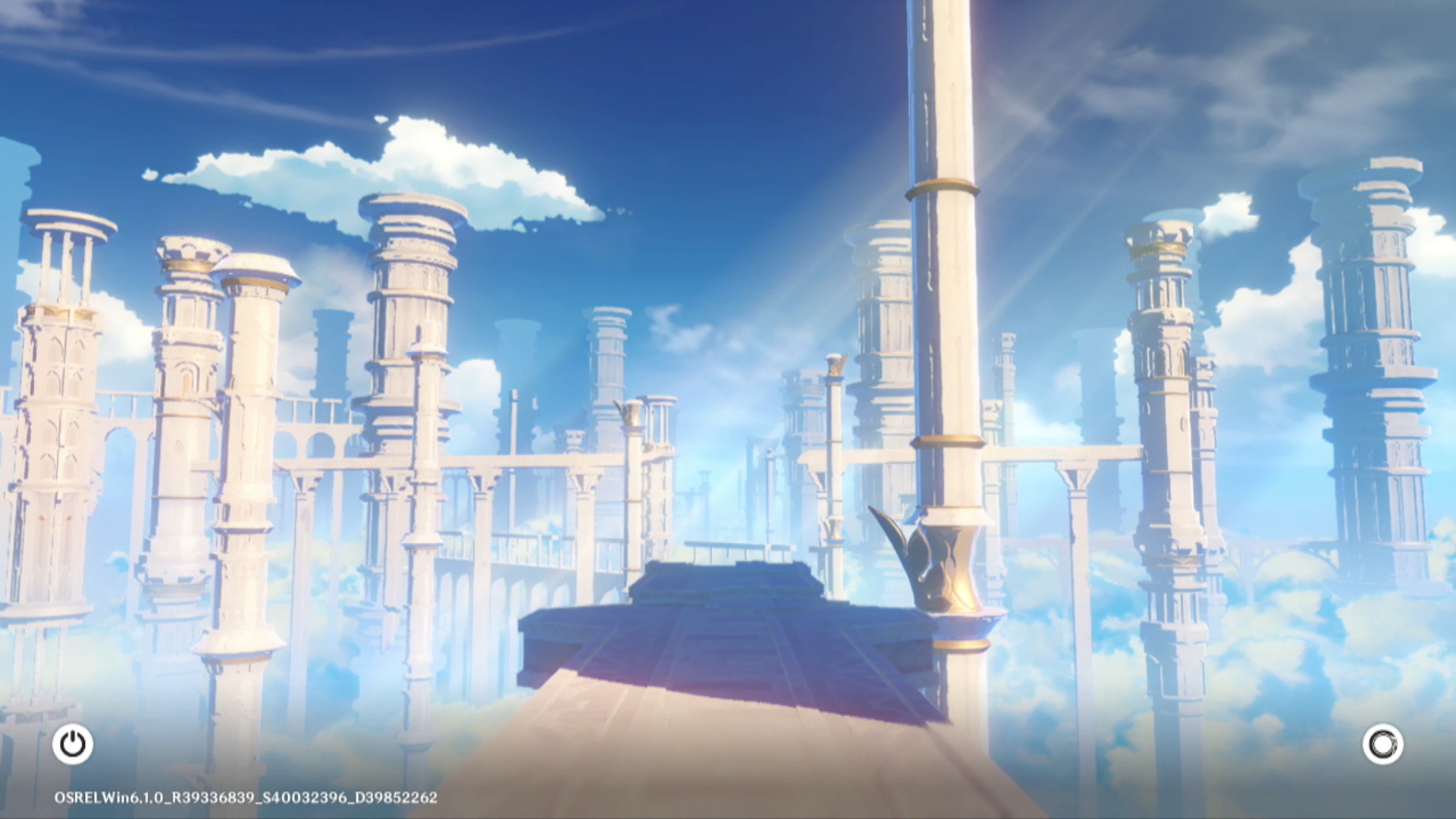Open the circular icon button in the corner
1456x819 pixels.
1382,744
